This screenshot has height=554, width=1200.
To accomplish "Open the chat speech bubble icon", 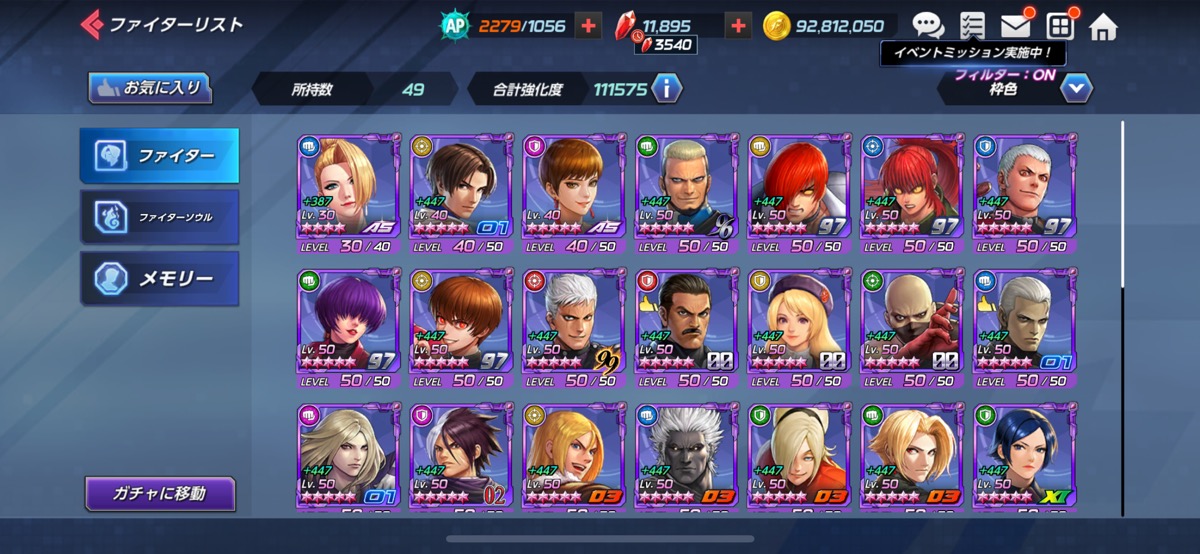I will click(x=928, y=26).
